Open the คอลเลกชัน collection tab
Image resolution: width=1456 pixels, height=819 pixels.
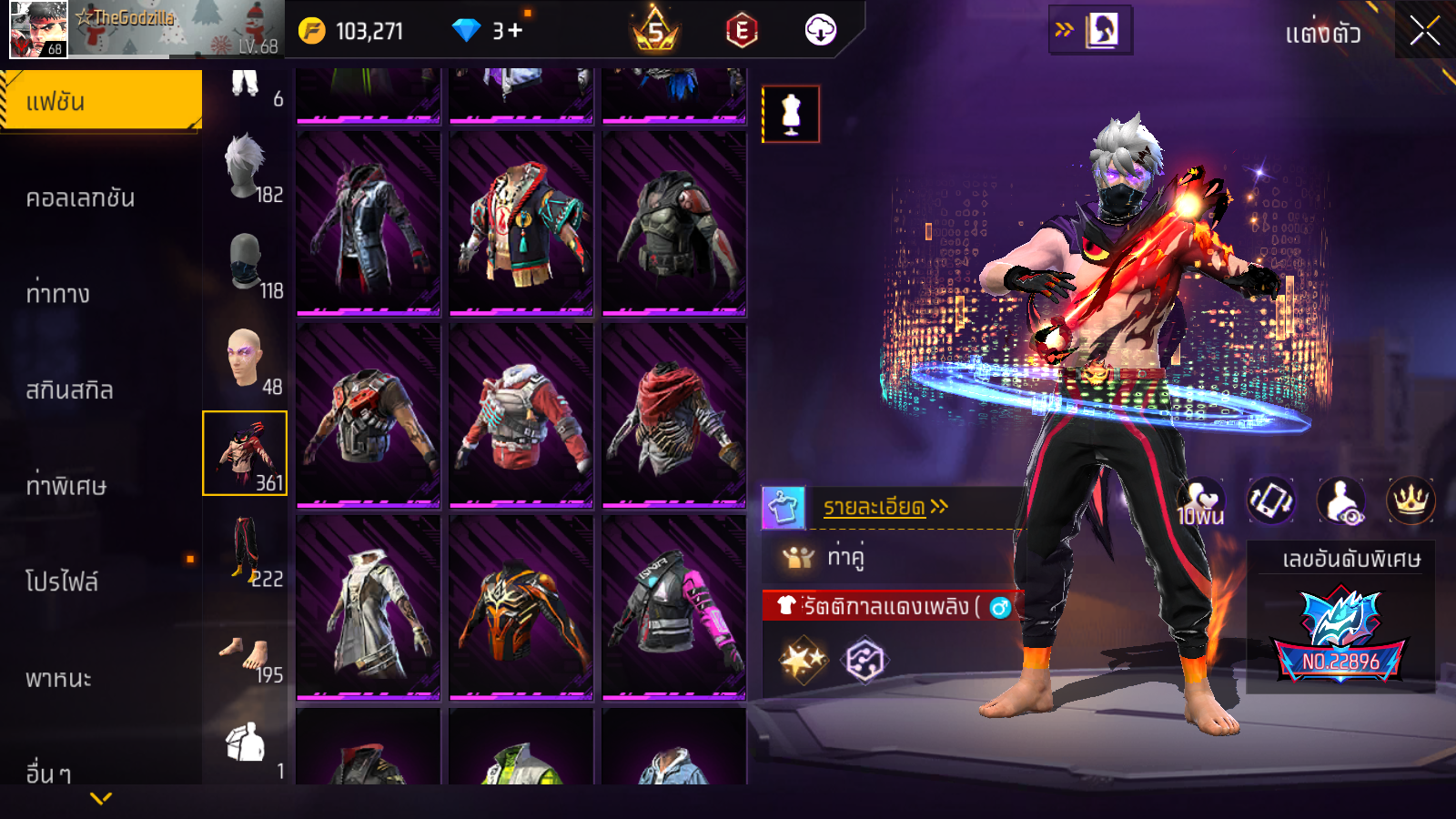coord(81,197)
